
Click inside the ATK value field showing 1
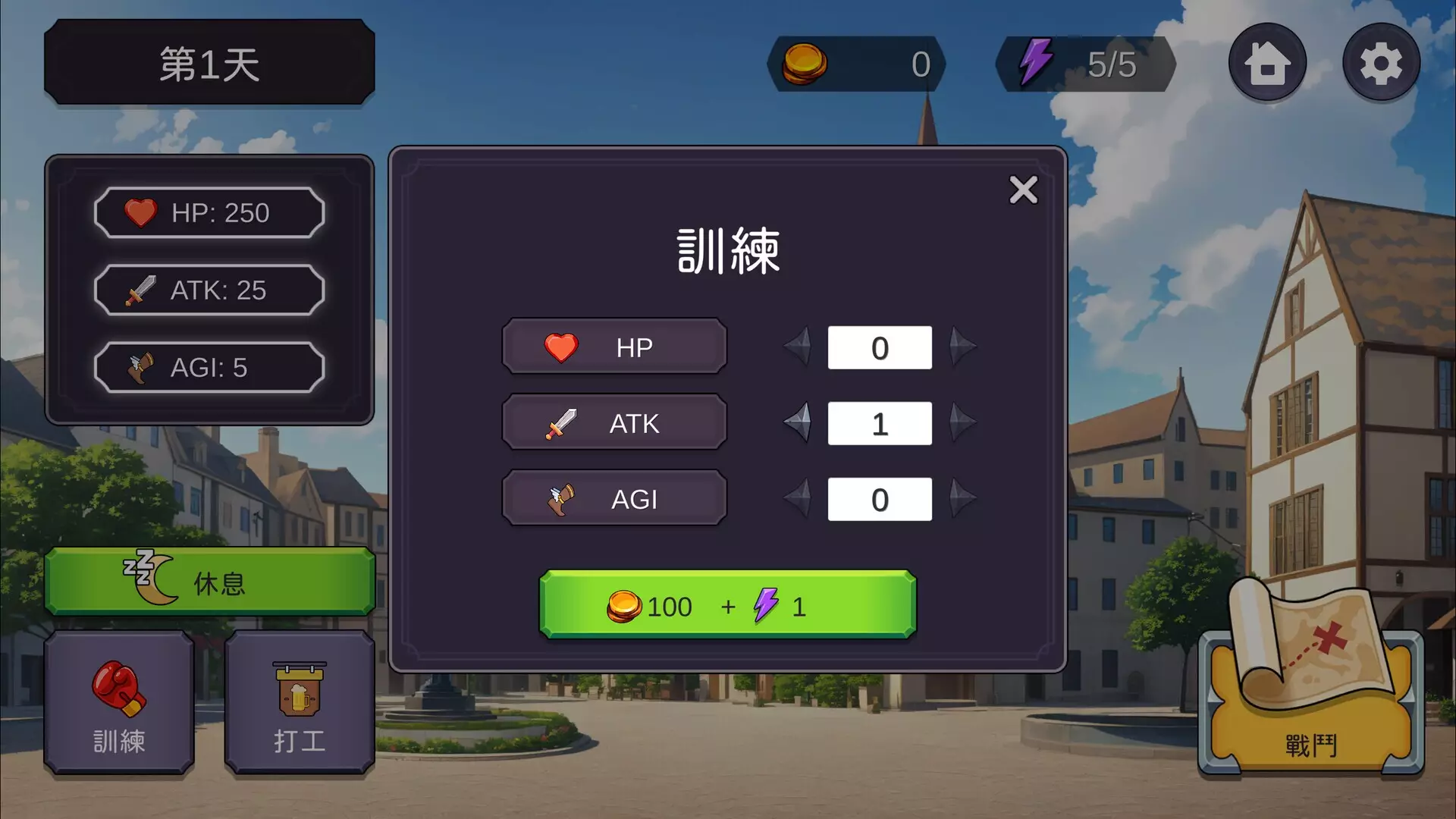880,423
